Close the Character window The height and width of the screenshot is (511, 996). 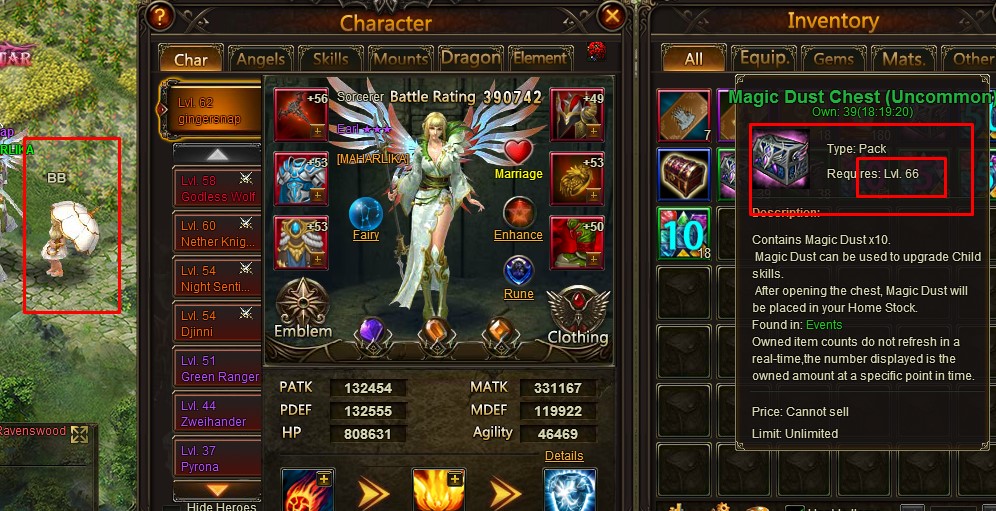click(x=611, y=16)
